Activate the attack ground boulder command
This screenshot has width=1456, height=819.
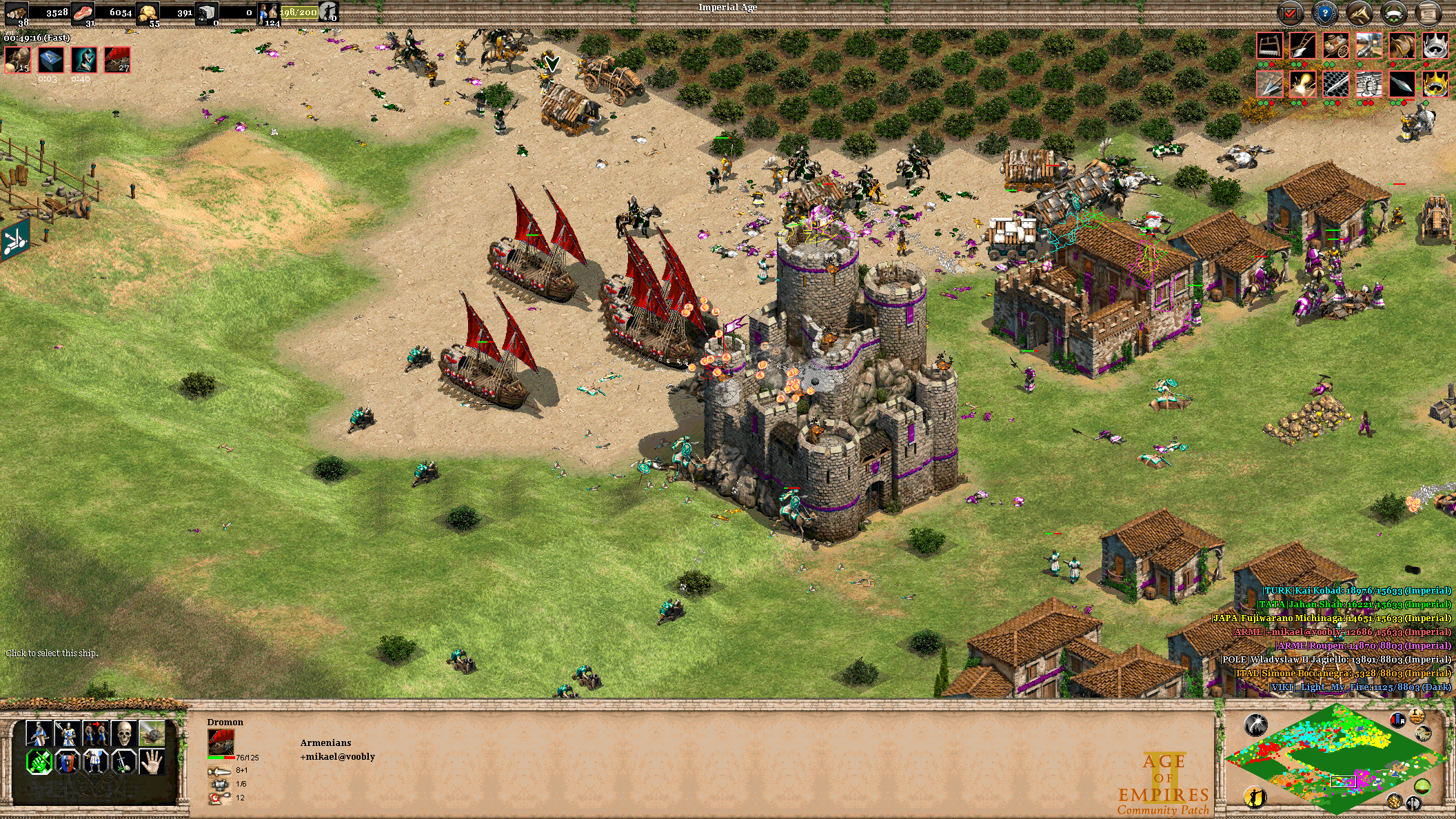tap(152, 734)
